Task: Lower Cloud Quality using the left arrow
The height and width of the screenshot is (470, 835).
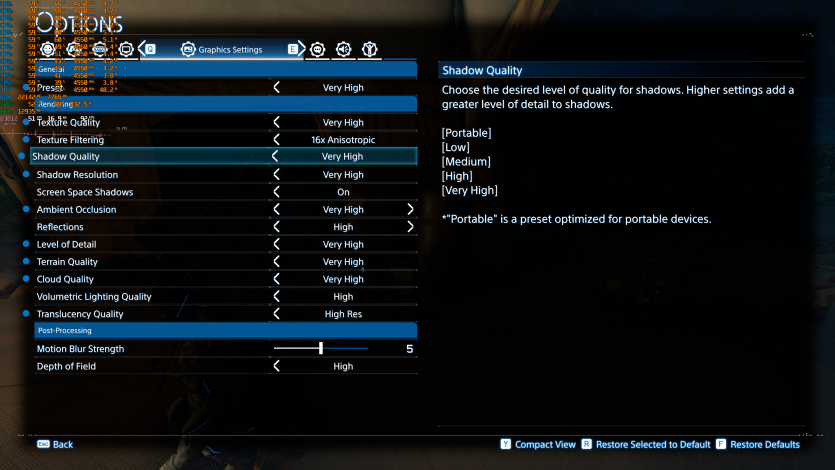Action: [276, 279]
